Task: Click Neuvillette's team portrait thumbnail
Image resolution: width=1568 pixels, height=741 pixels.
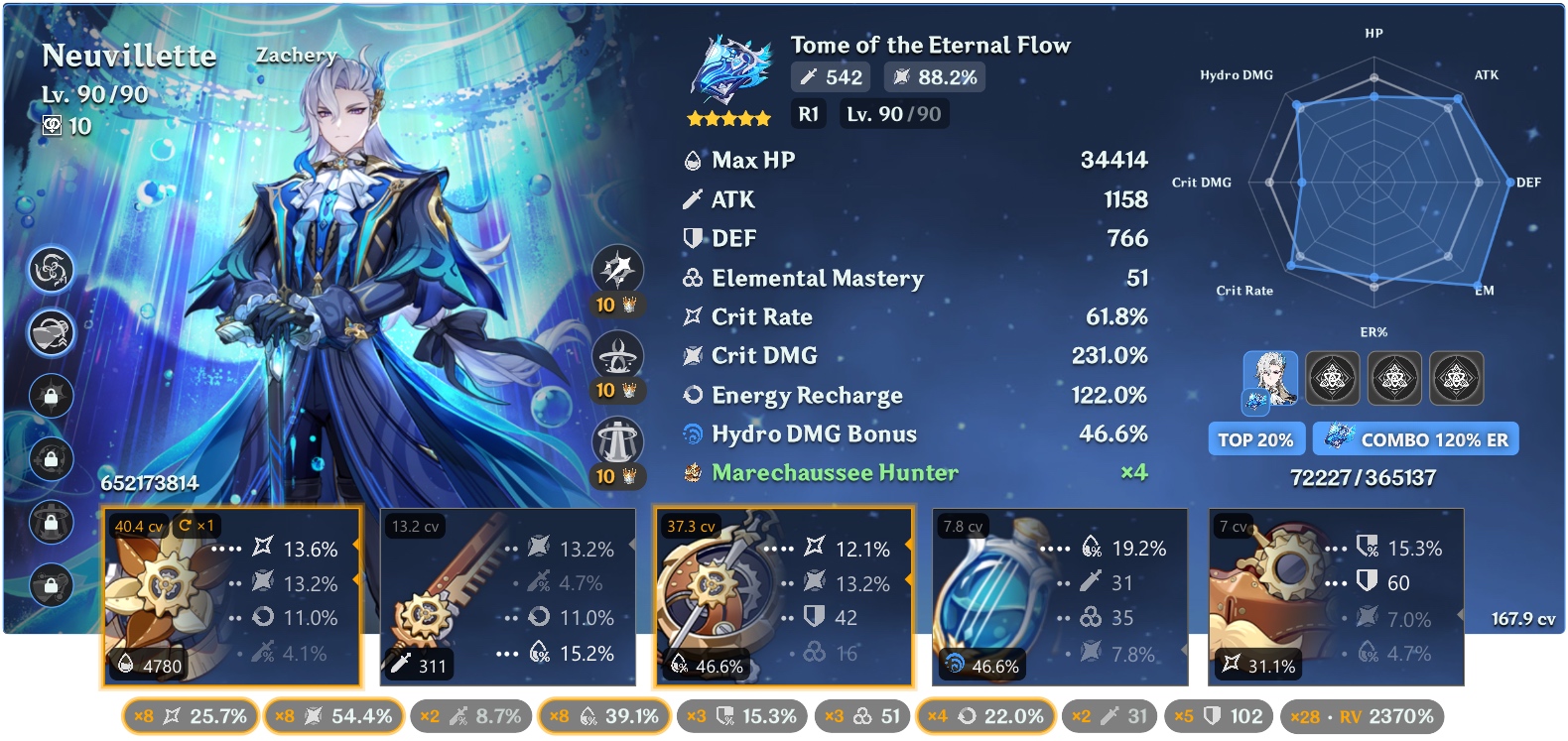Action: coord(1270,378)
